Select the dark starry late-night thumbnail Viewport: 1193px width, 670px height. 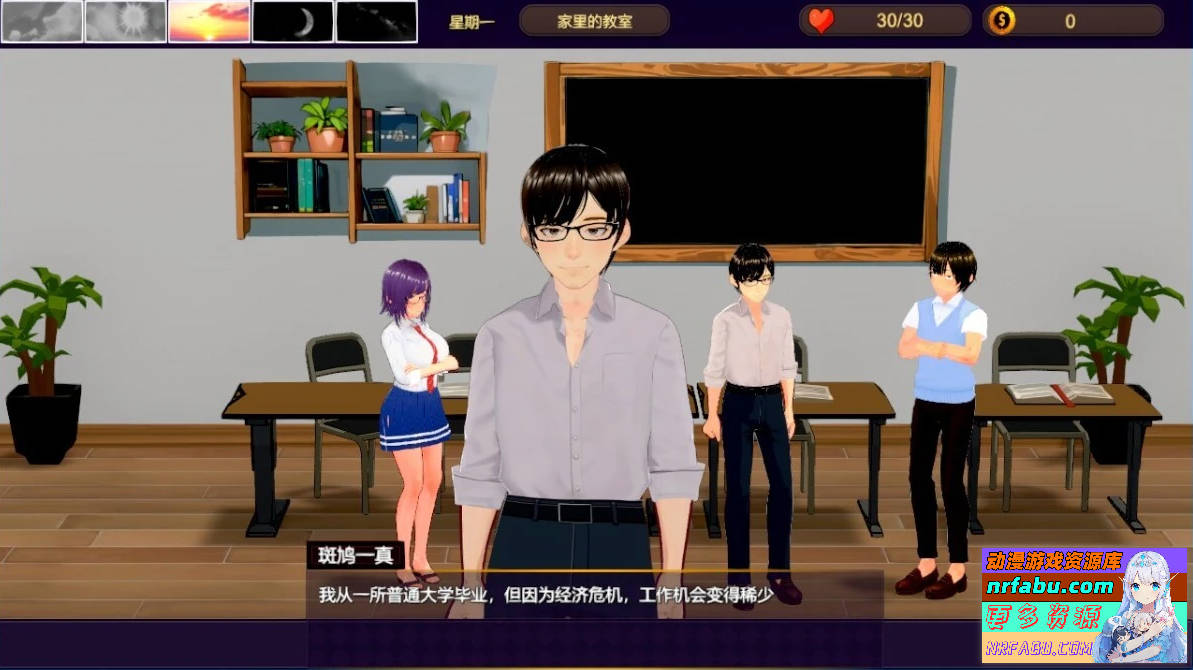coord(376,21)
